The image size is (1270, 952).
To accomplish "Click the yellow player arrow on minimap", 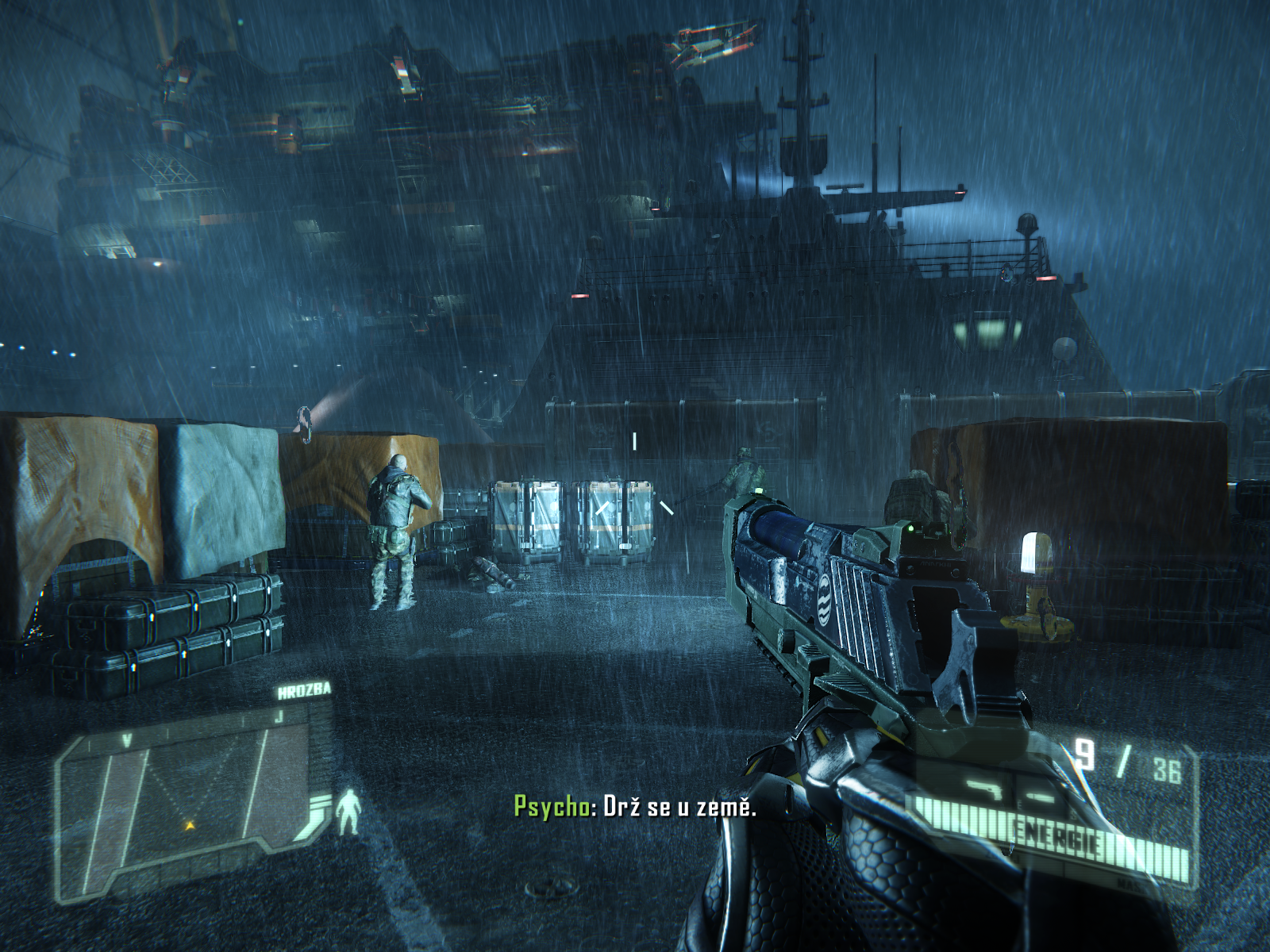I will pos(190,826).
